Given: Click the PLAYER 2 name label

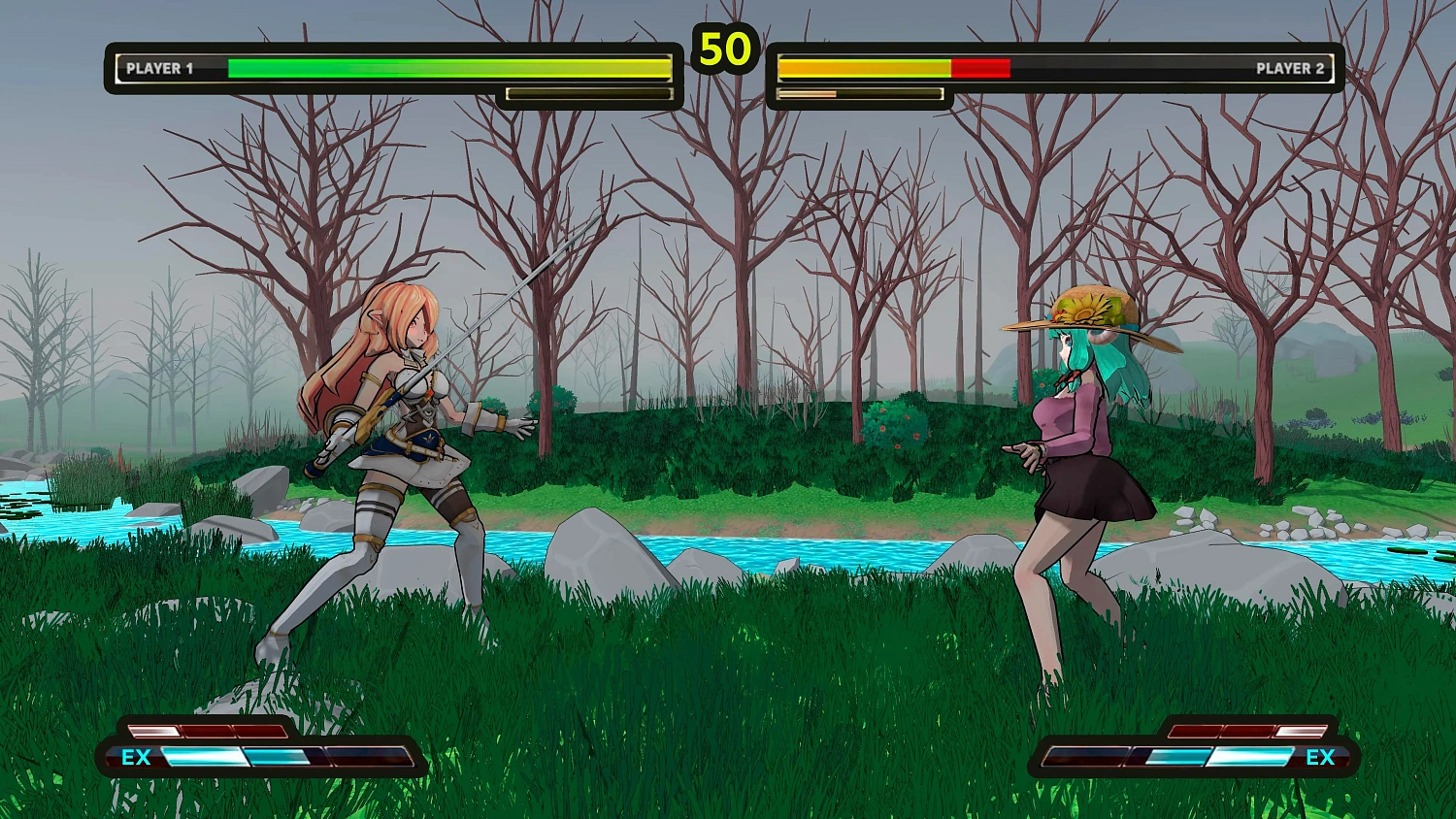Looking at the screenshot, I should (x=1291, y=68).
